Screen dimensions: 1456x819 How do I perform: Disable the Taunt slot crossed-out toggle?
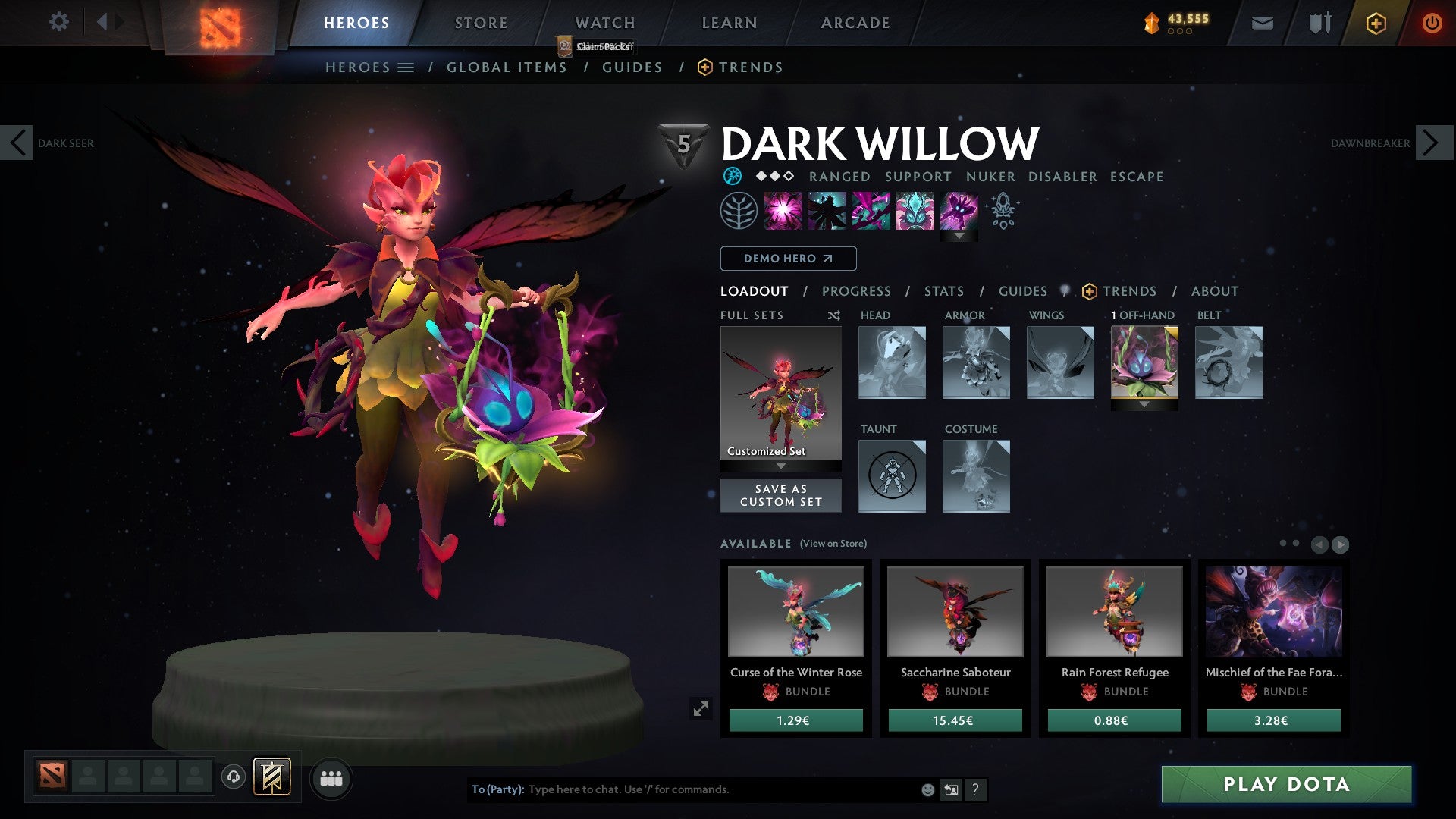(892, 475)
